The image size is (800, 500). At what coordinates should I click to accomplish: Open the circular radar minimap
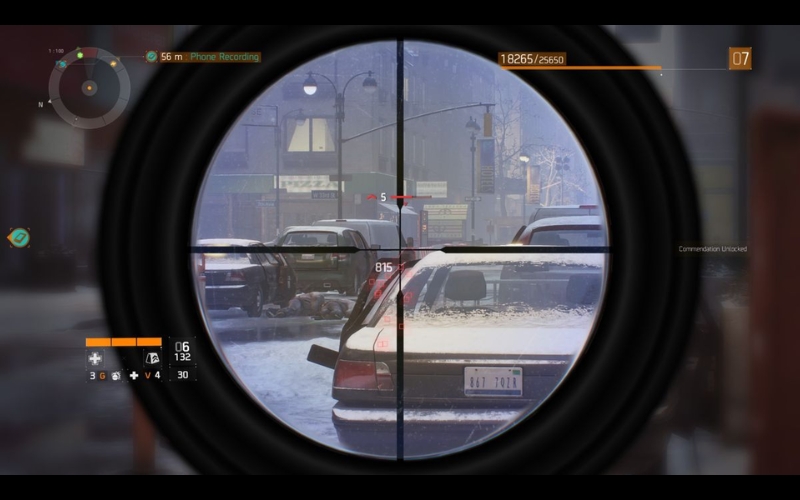(89, 88)
